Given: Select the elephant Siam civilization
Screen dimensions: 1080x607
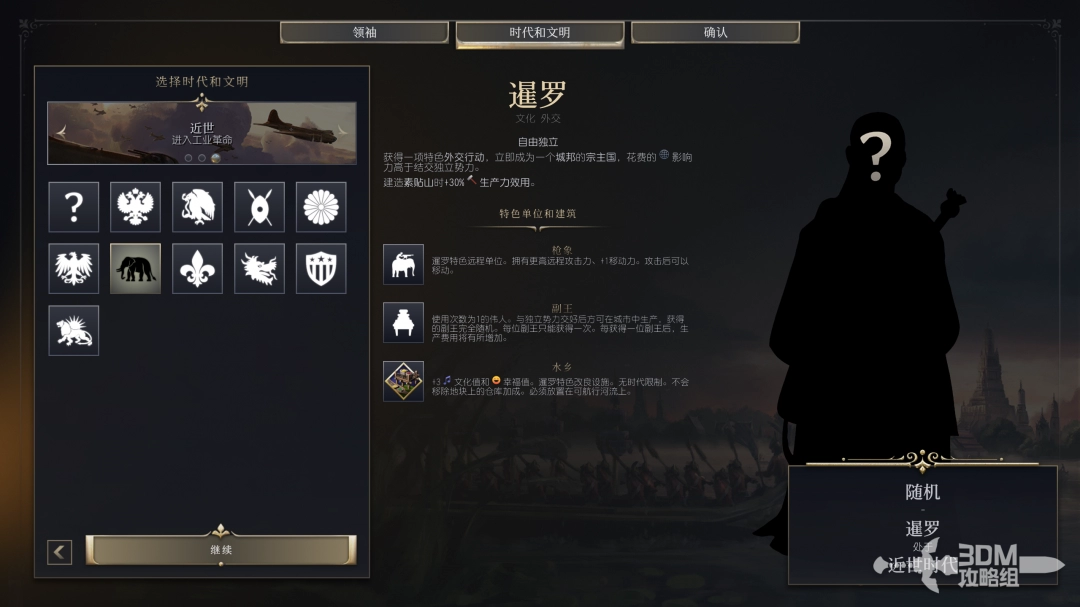Looking at the screenshot, I should click(135, 269).
